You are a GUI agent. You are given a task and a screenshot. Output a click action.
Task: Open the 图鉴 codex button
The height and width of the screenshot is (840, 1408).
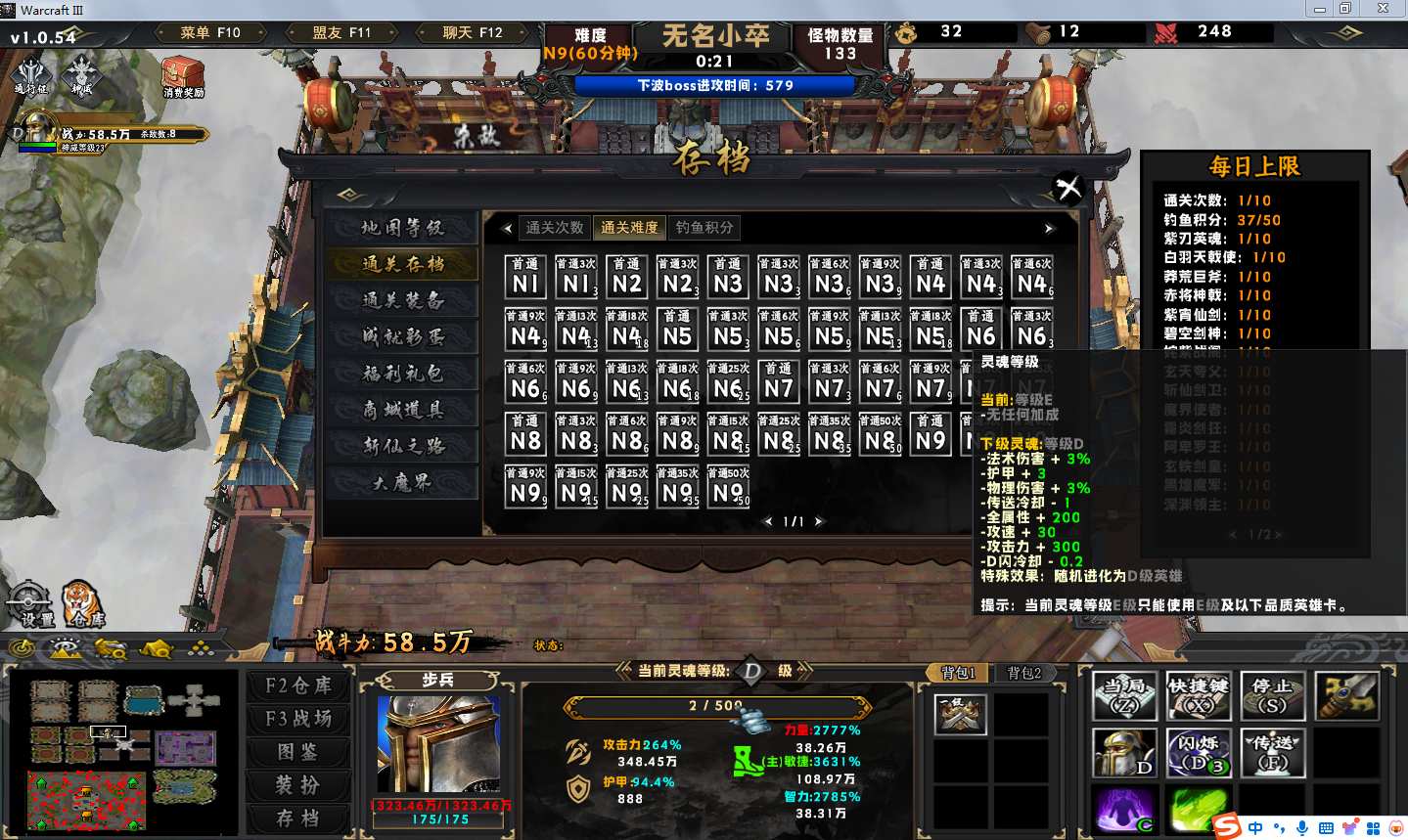point(298,752)
